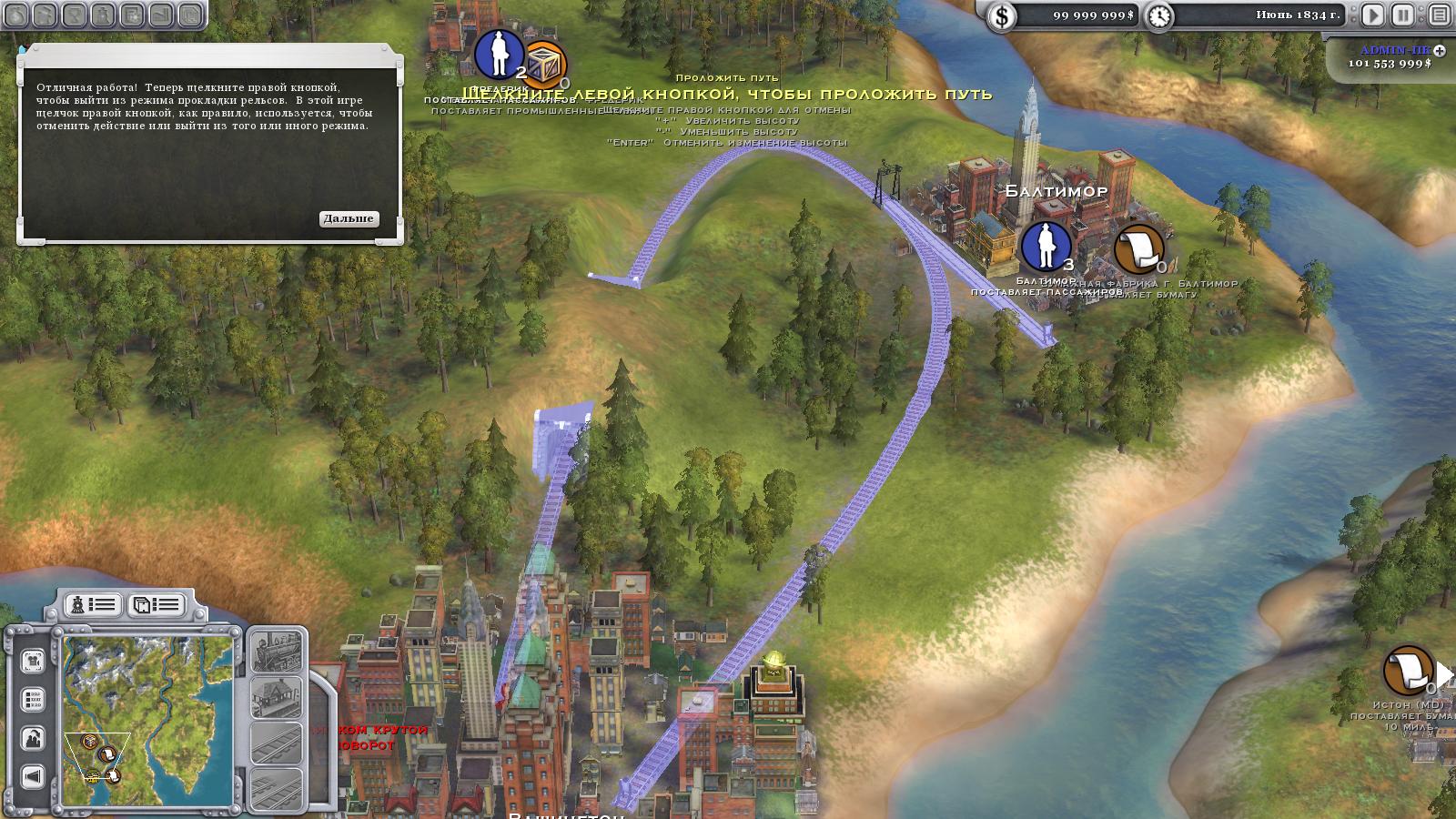The width and height of the screenshot is (1456, 819).
Task: Open the train list tab
Action: 94,605
